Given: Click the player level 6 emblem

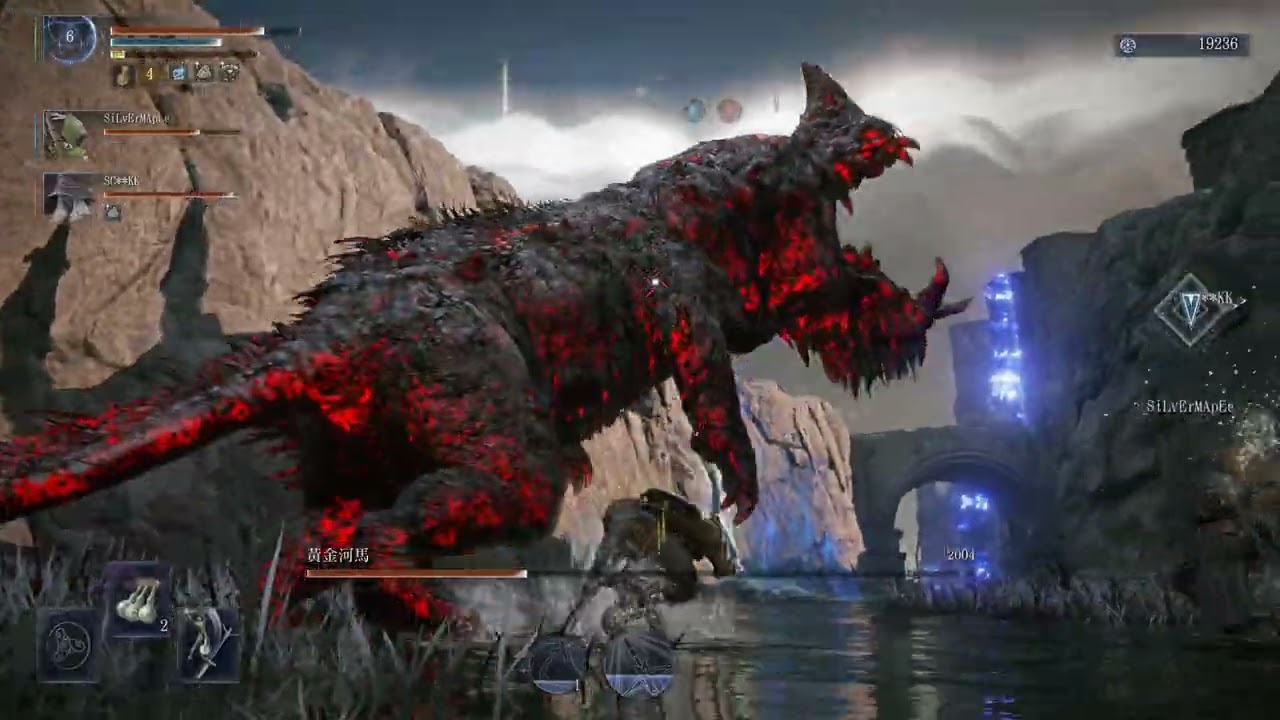Looking at the screenshot, I should tap(69, 38).
